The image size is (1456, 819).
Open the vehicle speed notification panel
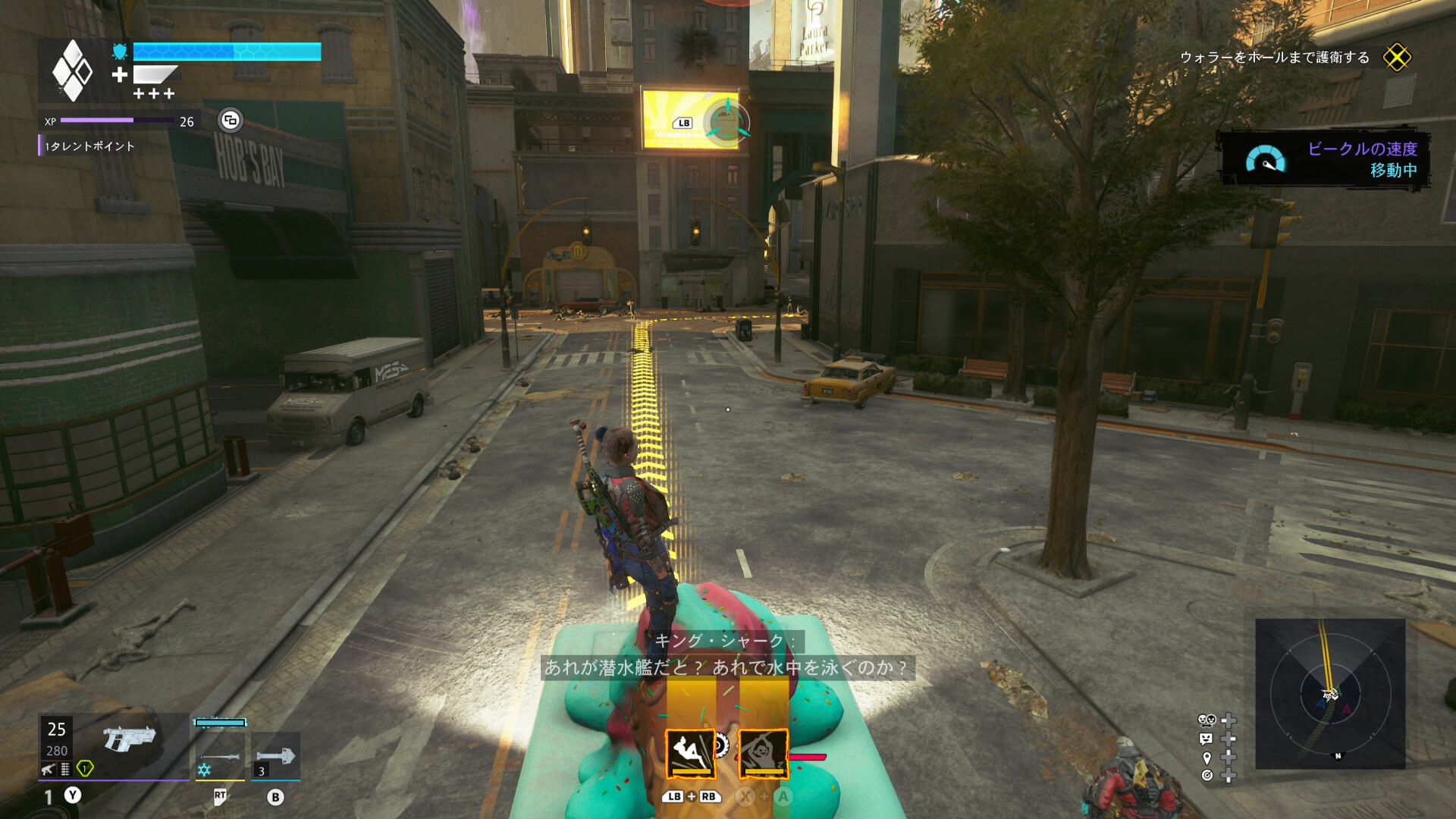pyautogui.click(x=1324, y=159)
